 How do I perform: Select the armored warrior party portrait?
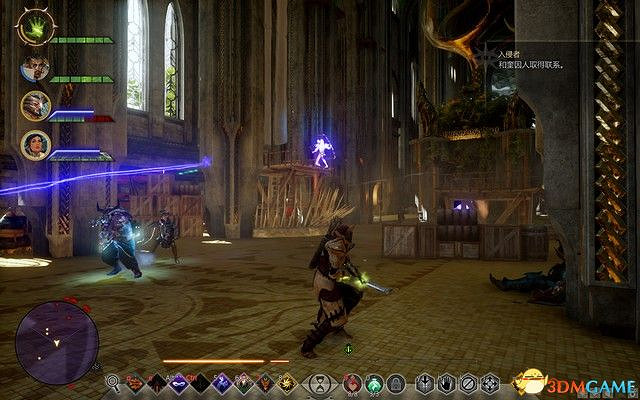[x=34, y=105]
